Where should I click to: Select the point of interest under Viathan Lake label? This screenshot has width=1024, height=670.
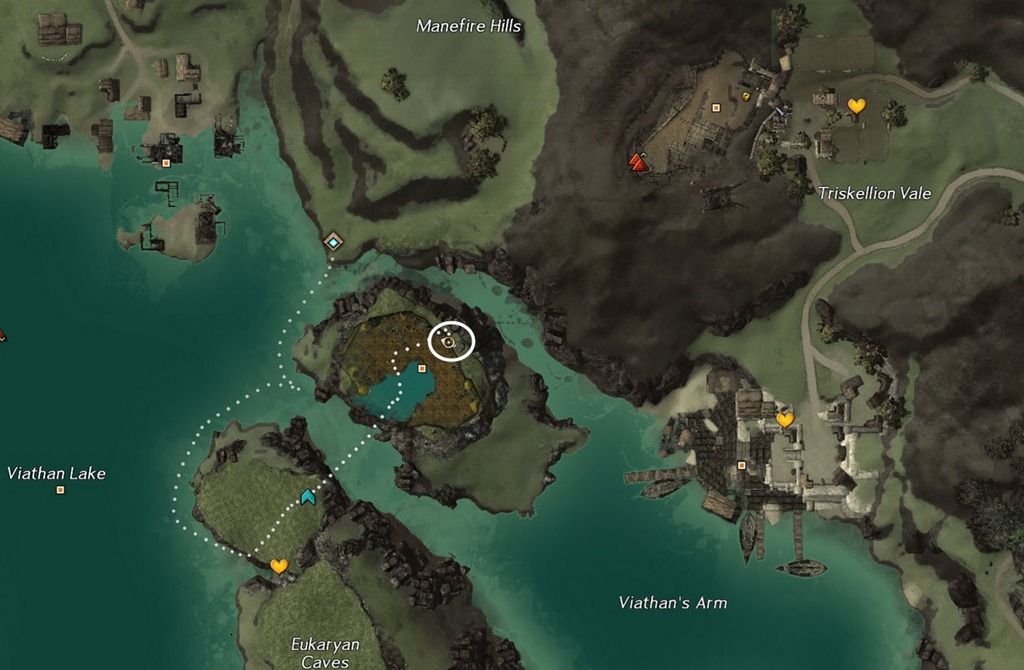[61, 490]
